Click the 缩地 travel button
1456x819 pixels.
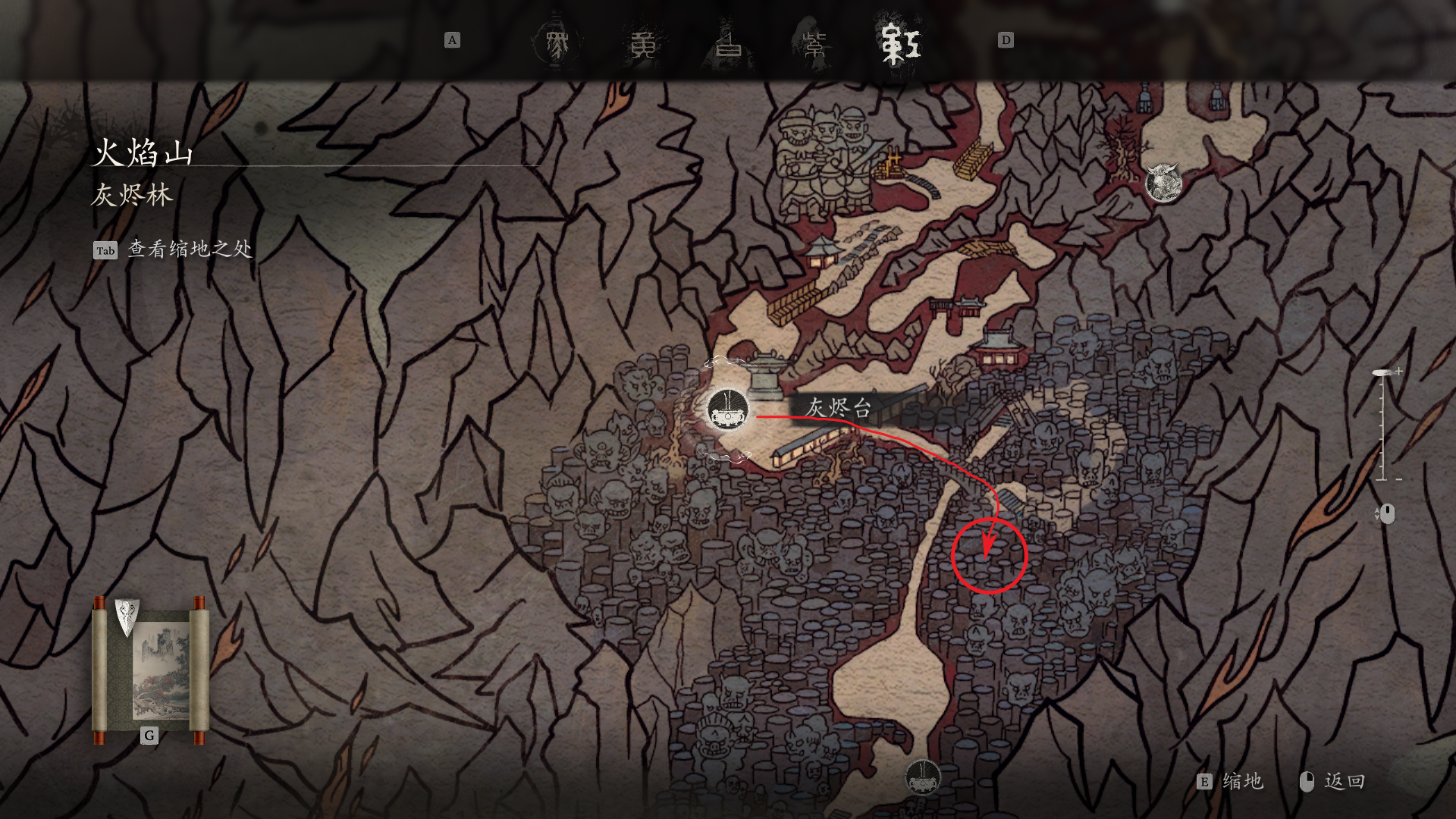tap(1232, 782)
